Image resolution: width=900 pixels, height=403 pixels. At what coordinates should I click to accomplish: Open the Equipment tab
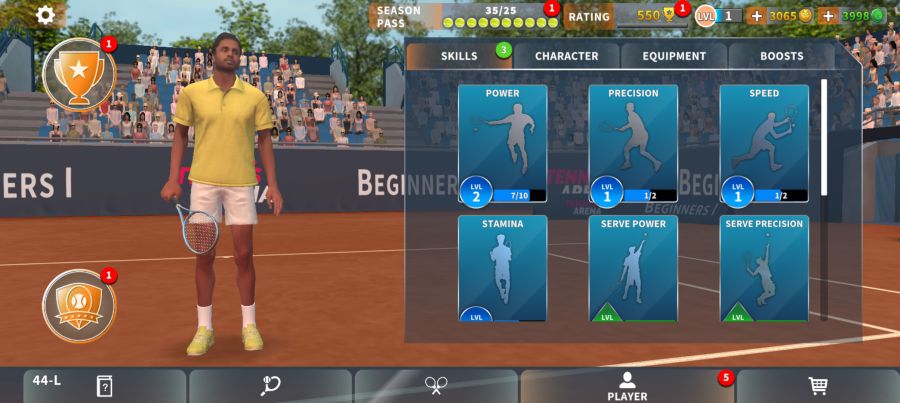point(674,56)
